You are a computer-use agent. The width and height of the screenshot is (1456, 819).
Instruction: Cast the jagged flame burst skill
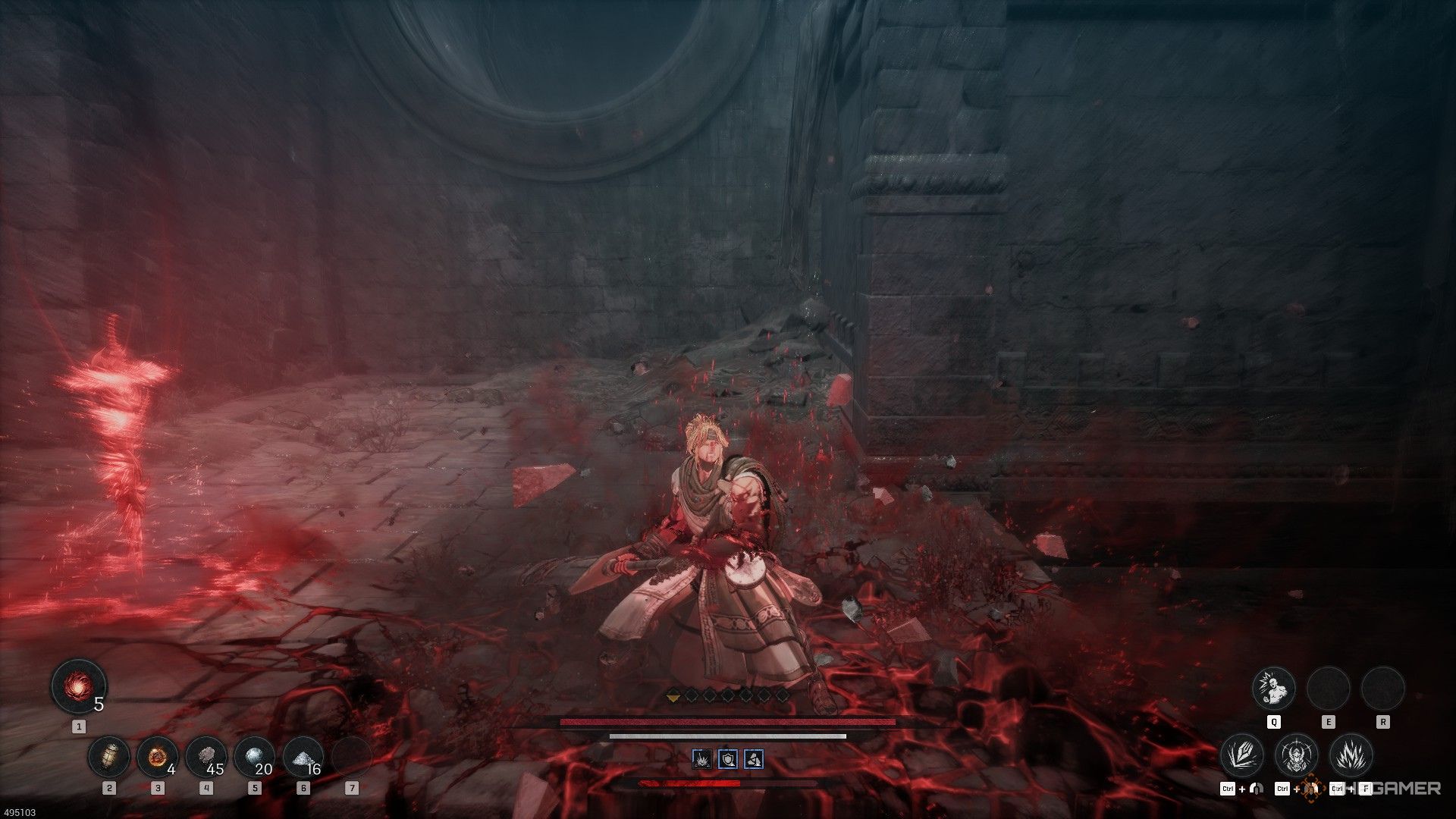1351,755
